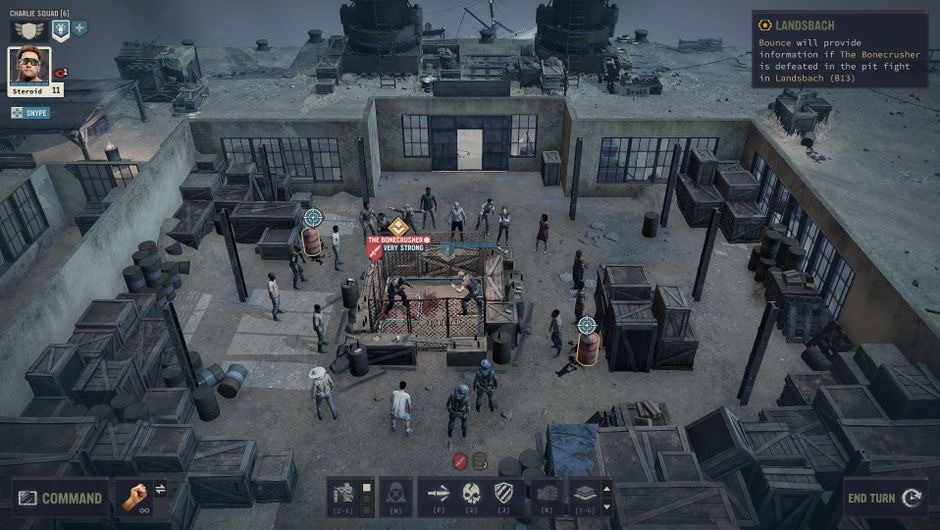Screen dimensions: 940x530
Task: Target The Bonecrusher enemy label
Action: pyautogui.click(x=397, y=241)
